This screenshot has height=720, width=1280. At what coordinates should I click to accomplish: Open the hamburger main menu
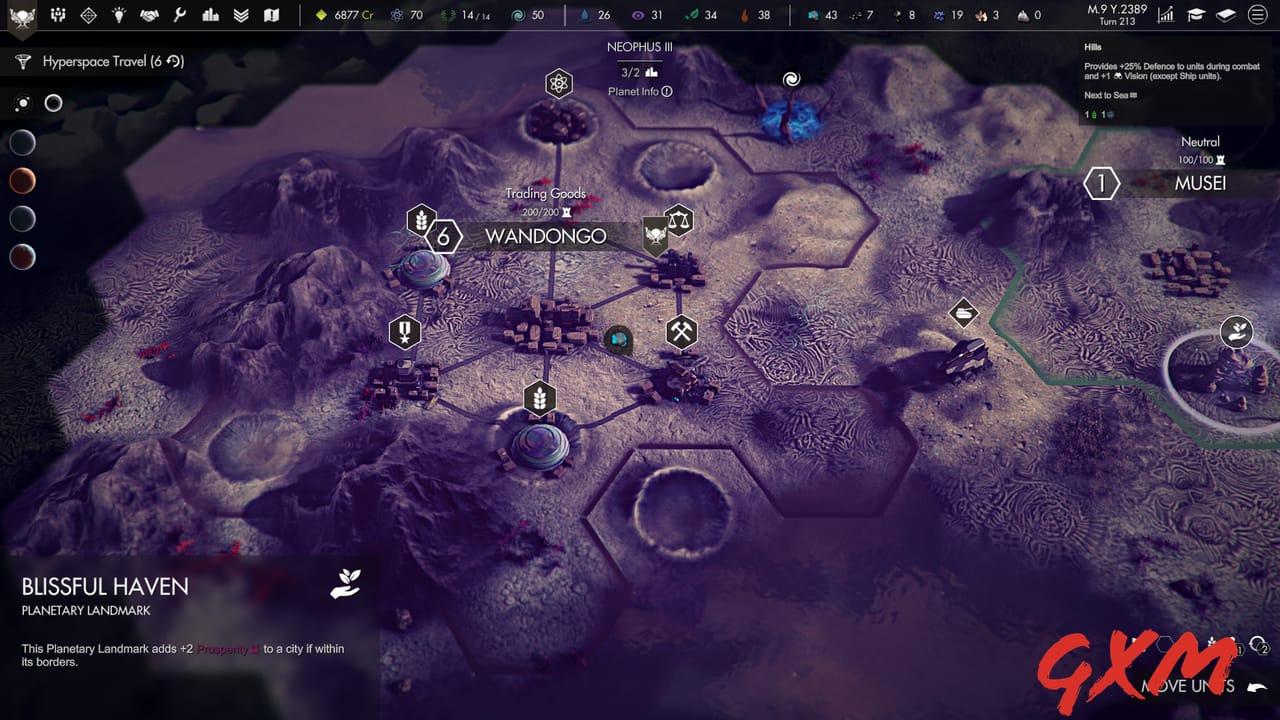coord(1258,15)
